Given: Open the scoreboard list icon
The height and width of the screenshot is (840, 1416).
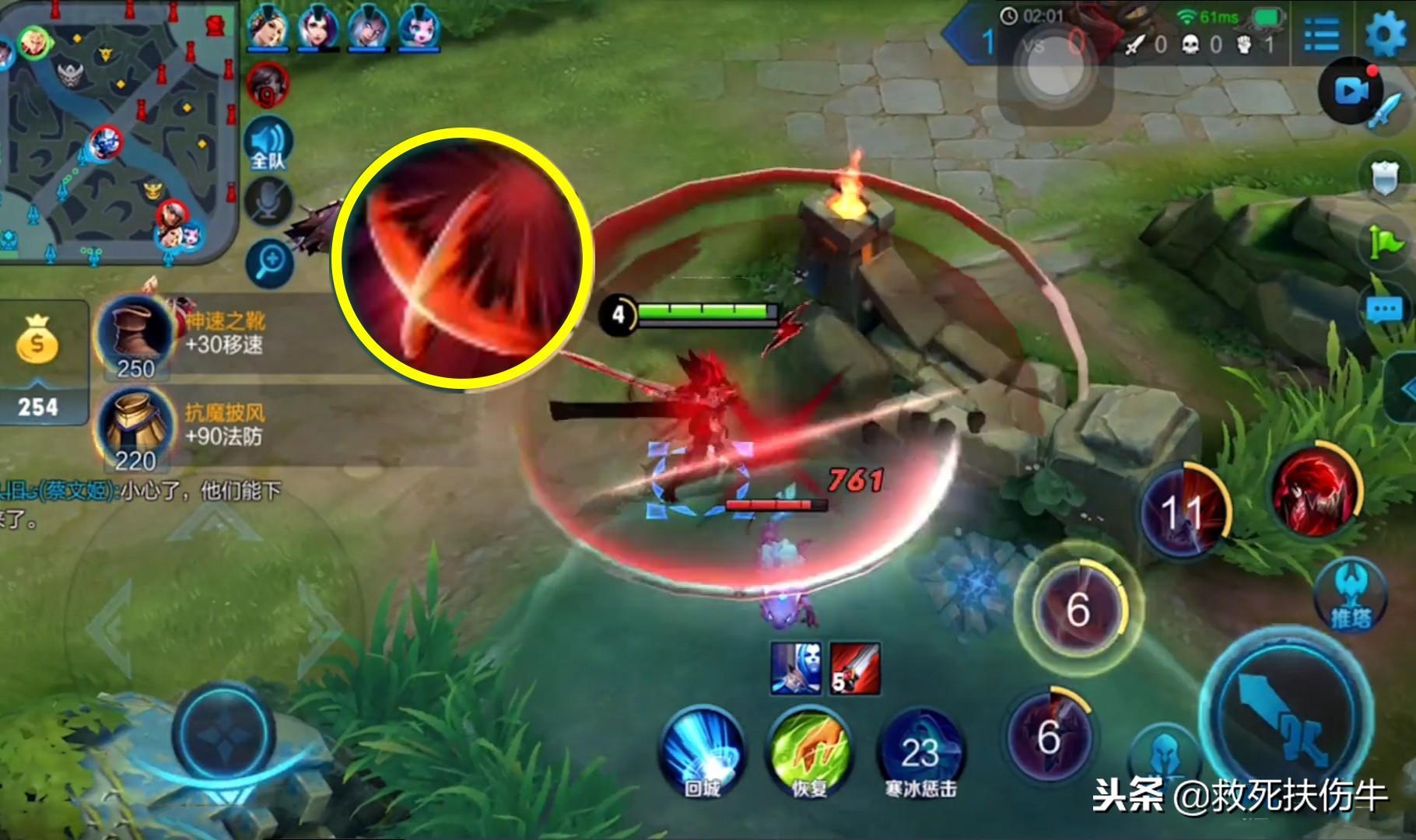Looking at the screenshot, I should click(x=1321, y=34).
